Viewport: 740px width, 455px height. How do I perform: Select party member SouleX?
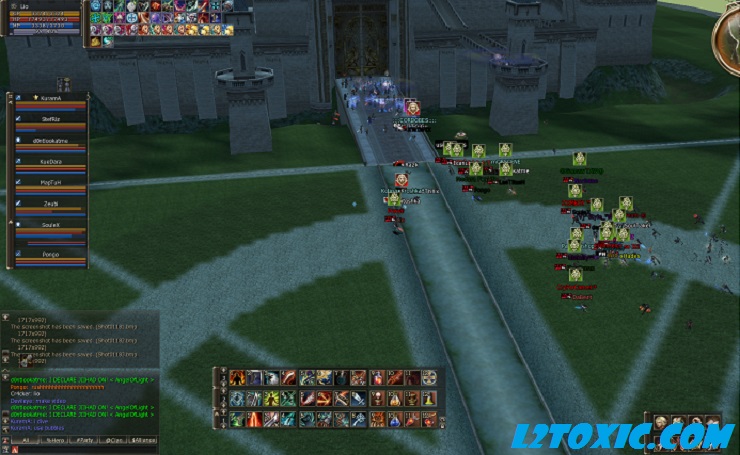(x=50, y=226)
